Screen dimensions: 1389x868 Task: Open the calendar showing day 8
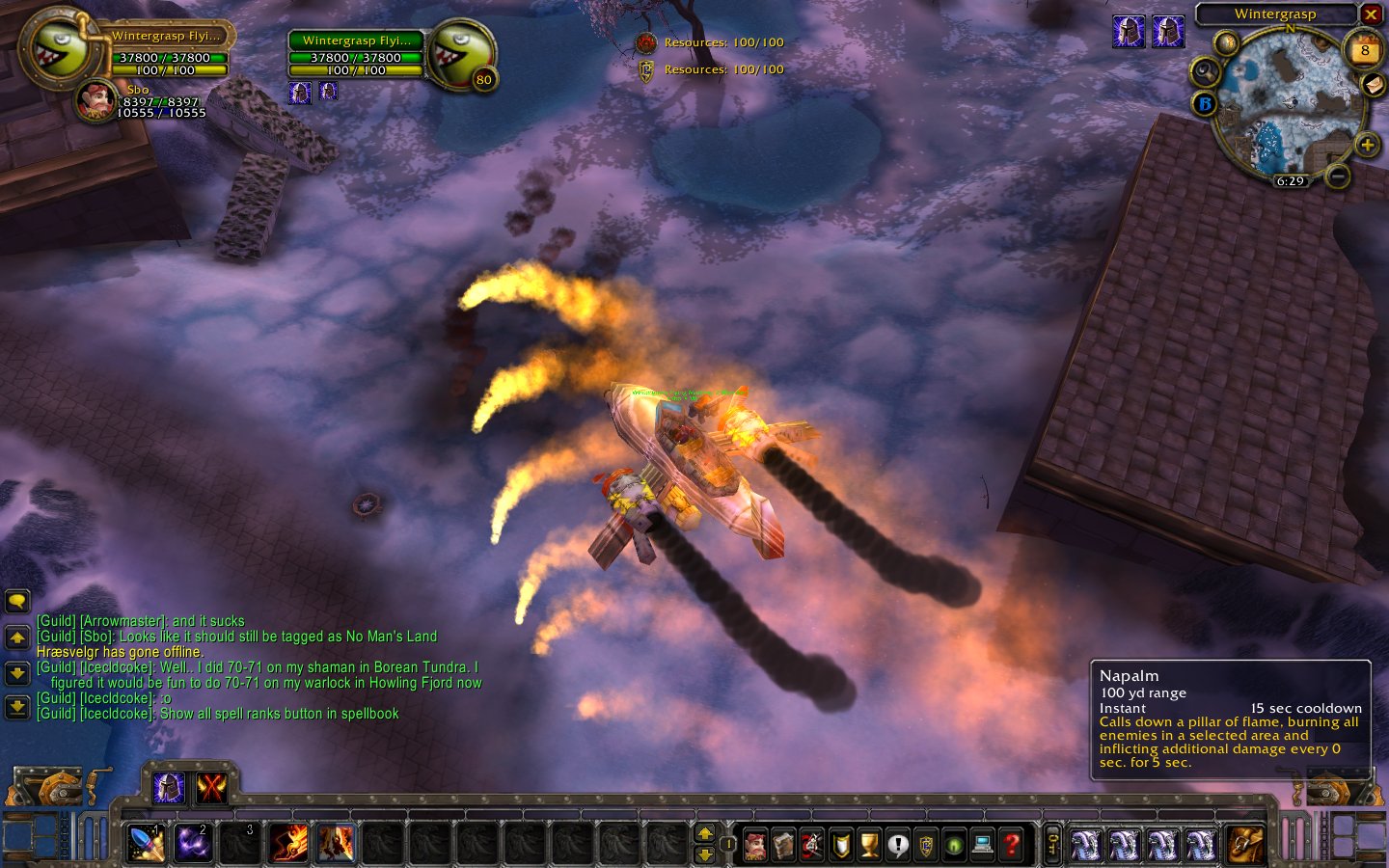tap(1364, 50)
